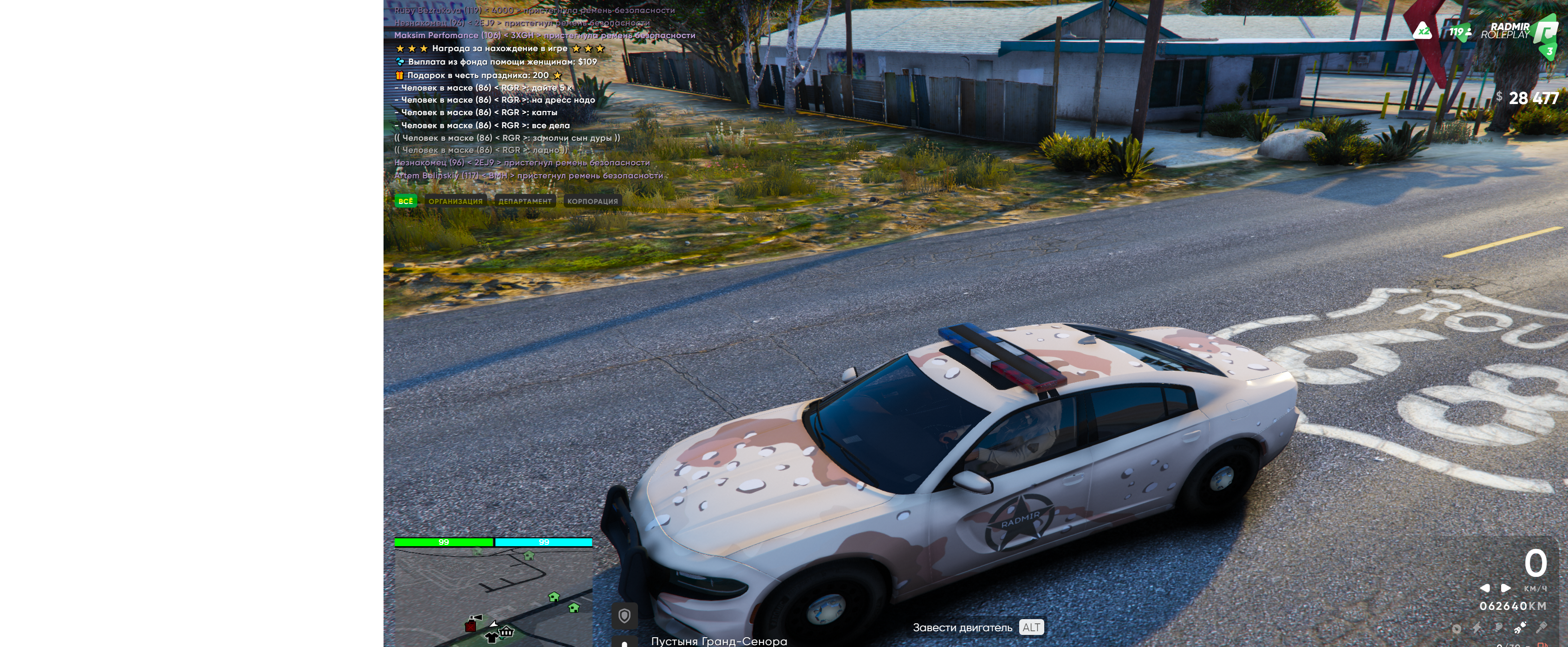Screen dimensions: 1568x647
Task: Click the x2 bonus multiplier badge
Action: (1423, 31)
